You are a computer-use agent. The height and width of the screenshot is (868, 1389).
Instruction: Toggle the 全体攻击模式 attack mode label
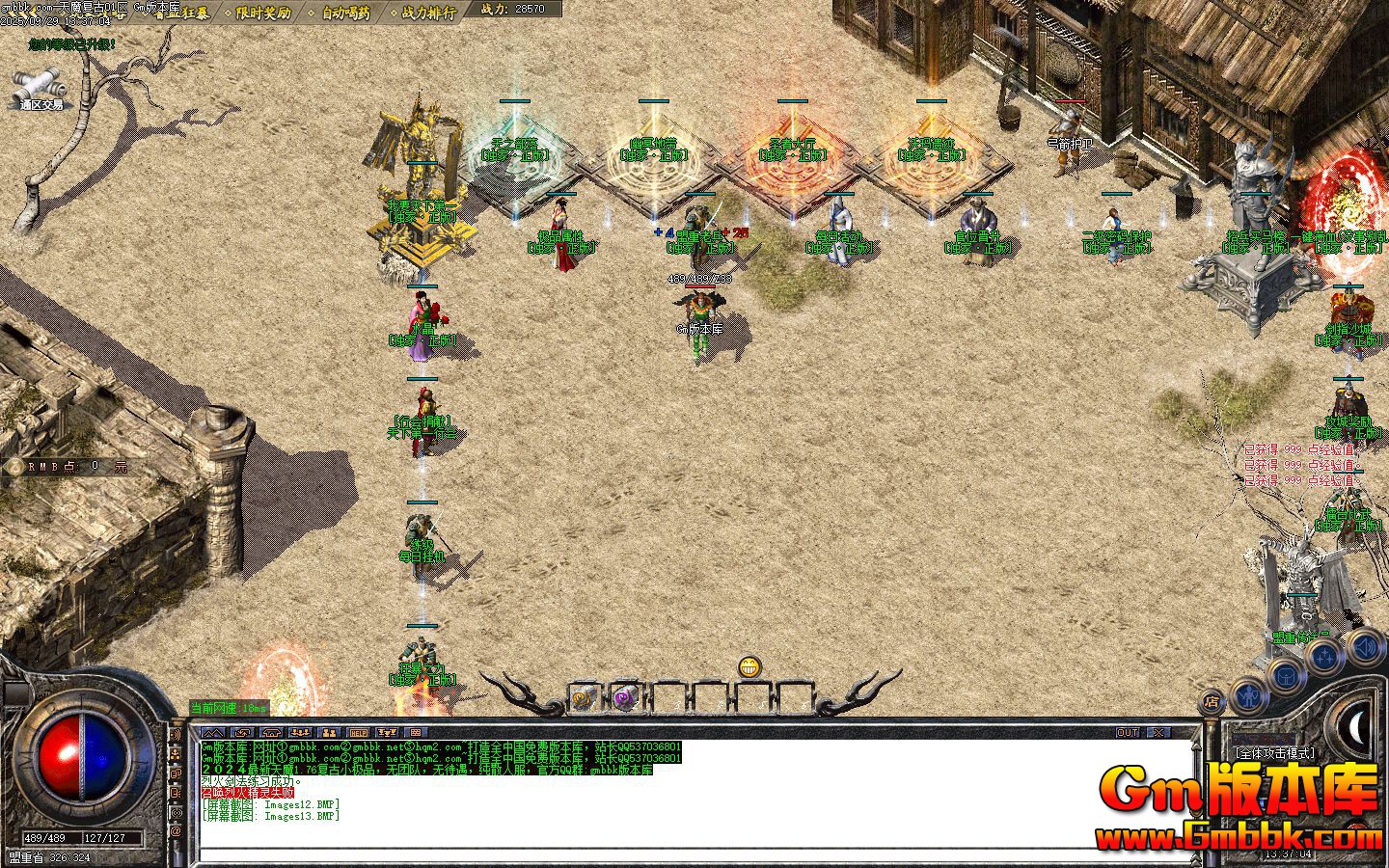coord(1274,752)
